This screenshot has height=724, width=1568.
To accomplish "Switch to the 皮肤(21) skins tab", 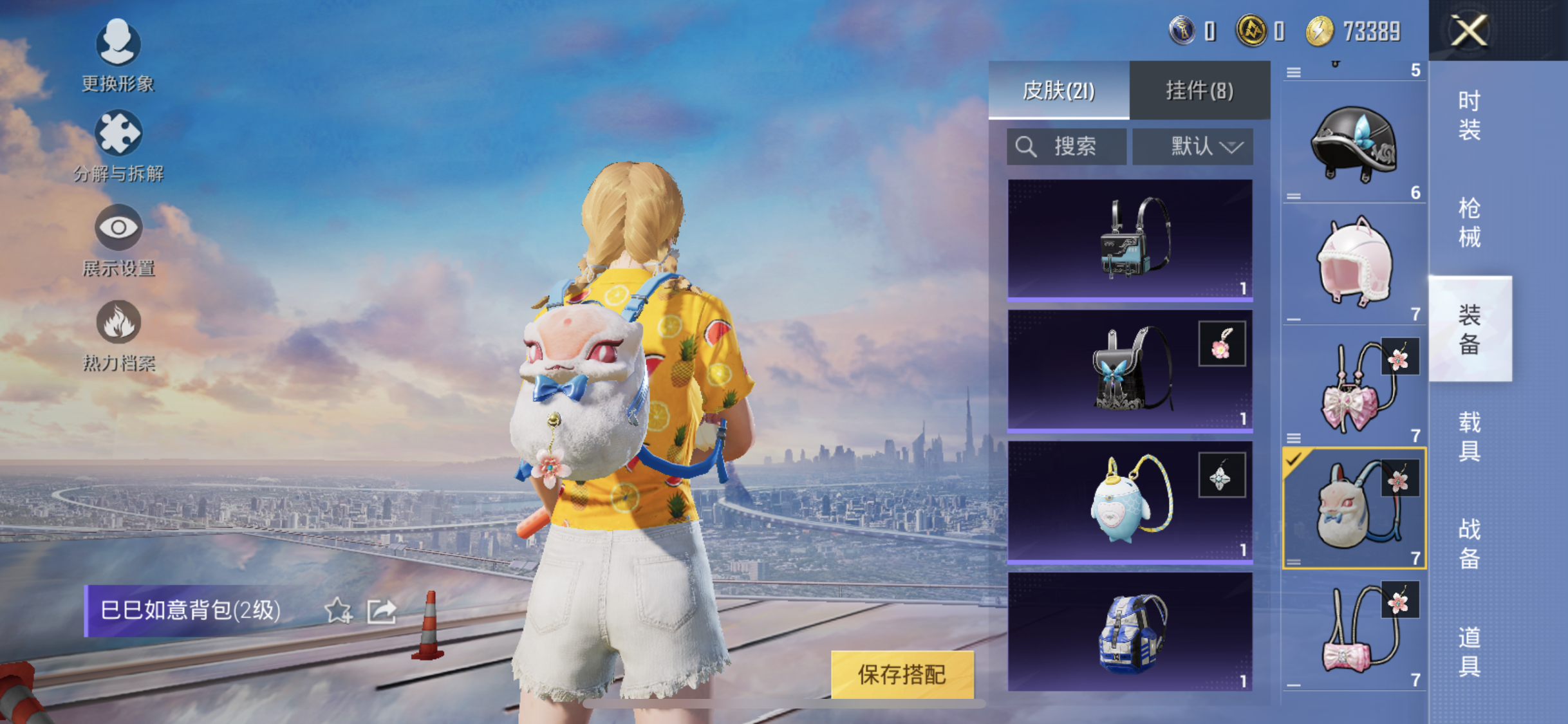I will click(1059, 91).
